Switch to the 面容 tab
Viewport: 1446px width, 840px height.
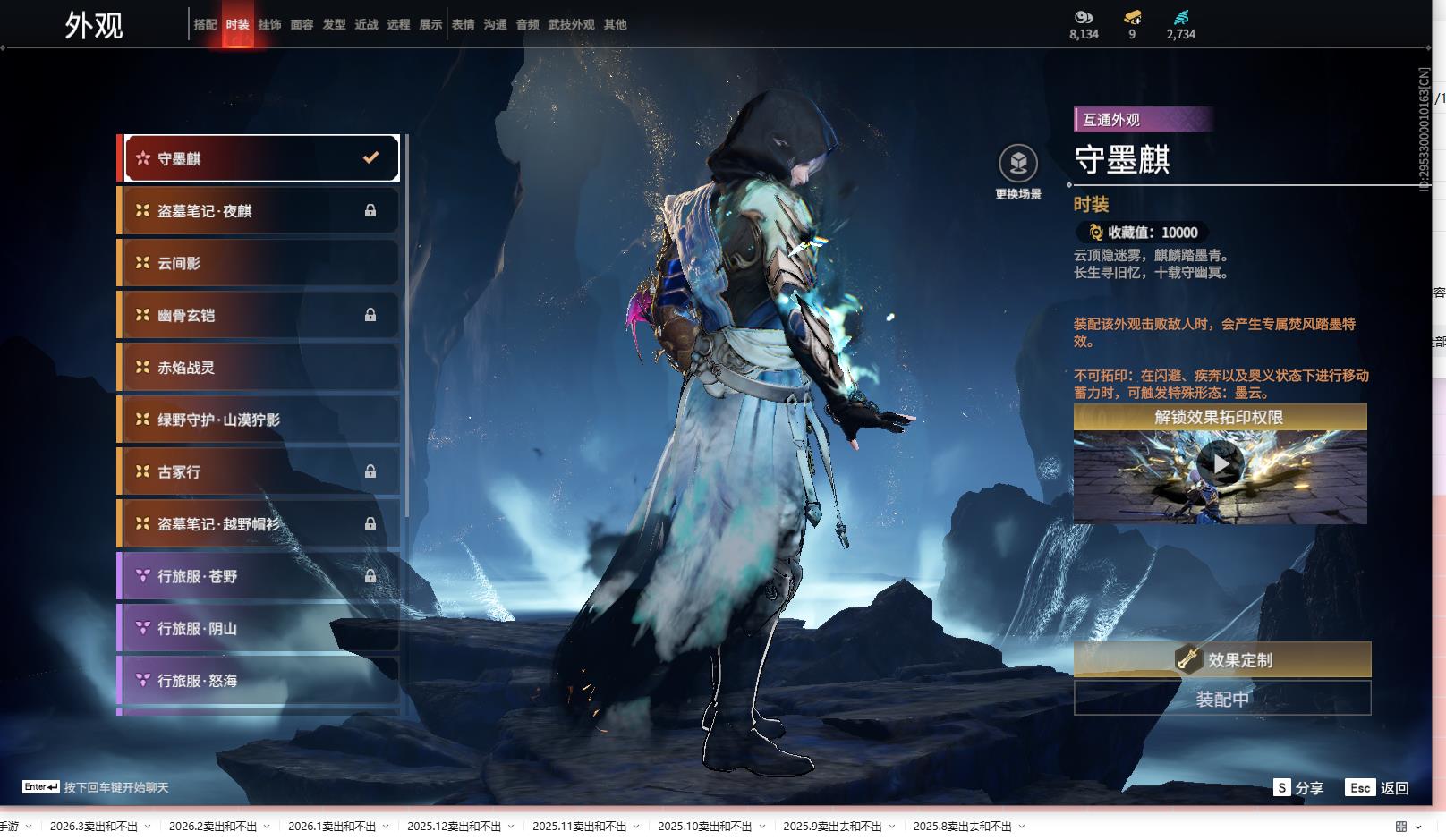(302, 25)
